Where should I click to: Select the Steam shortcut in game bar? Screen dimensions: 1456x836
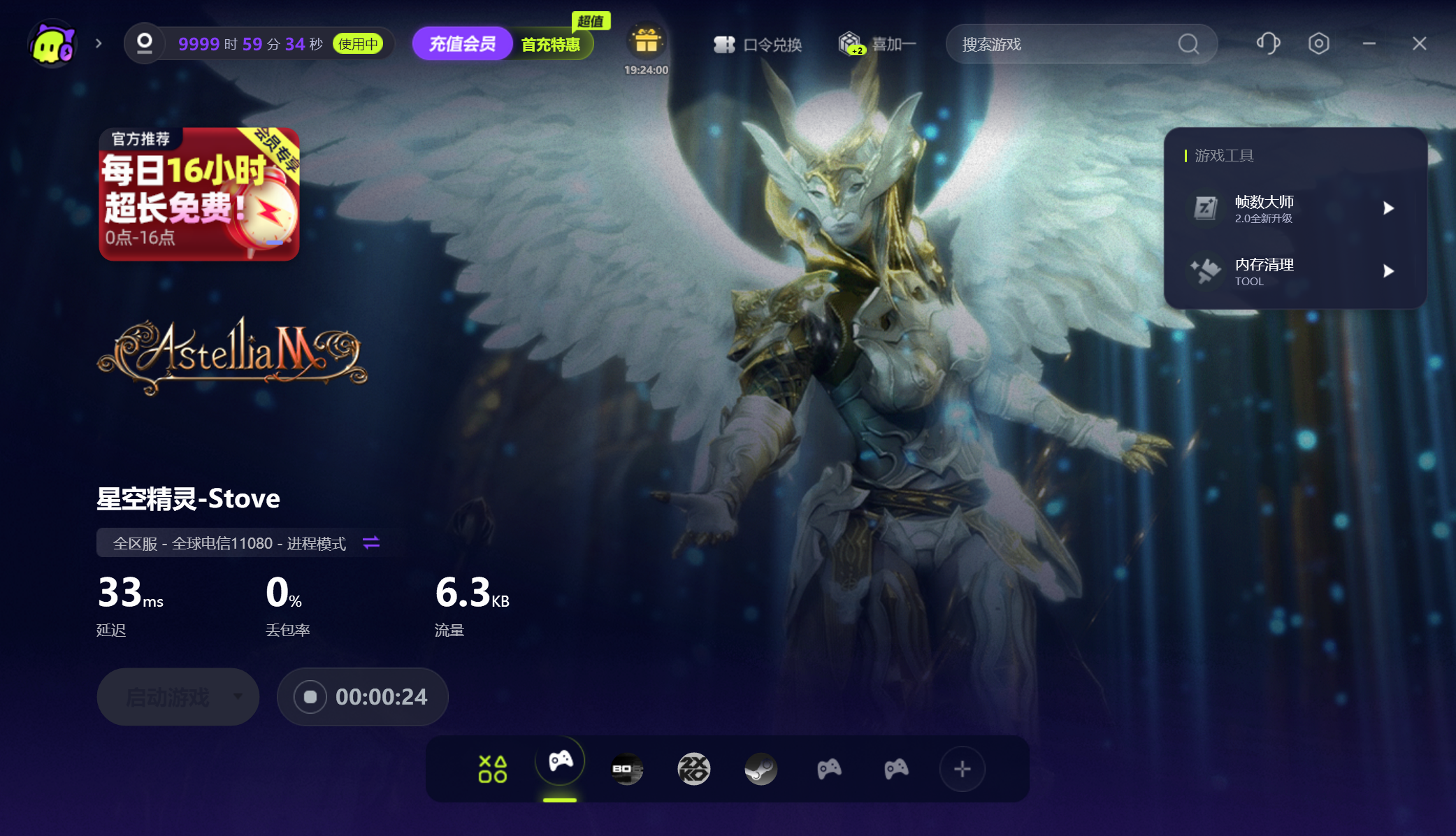(x=761, y=769)
